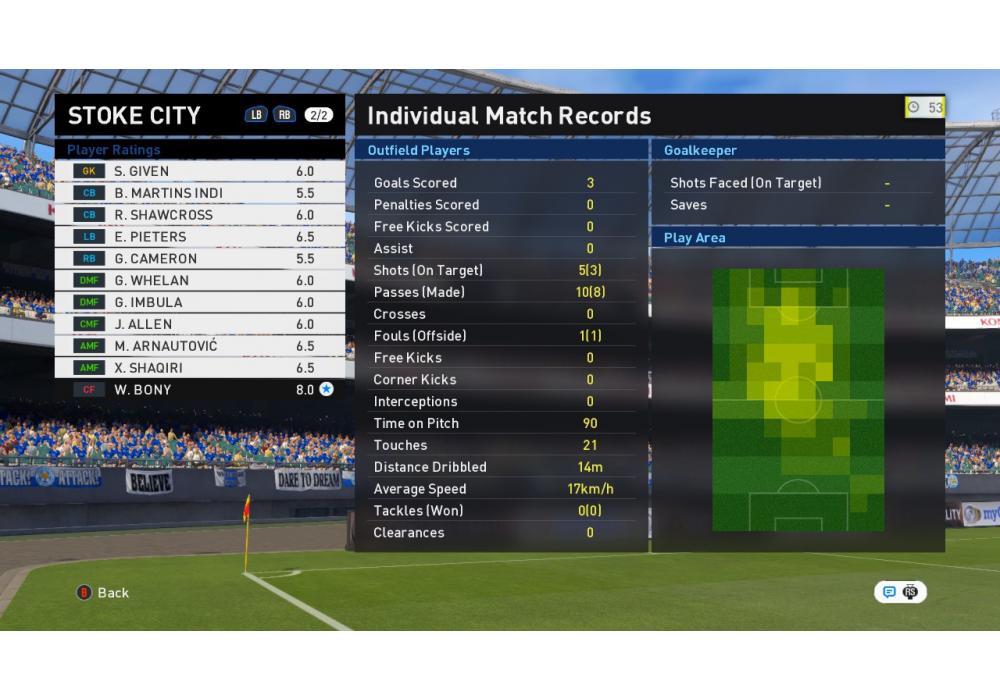Select R. Shawcross from the list
This screenshot has height=700, width=1000.
tap(200, 215)
